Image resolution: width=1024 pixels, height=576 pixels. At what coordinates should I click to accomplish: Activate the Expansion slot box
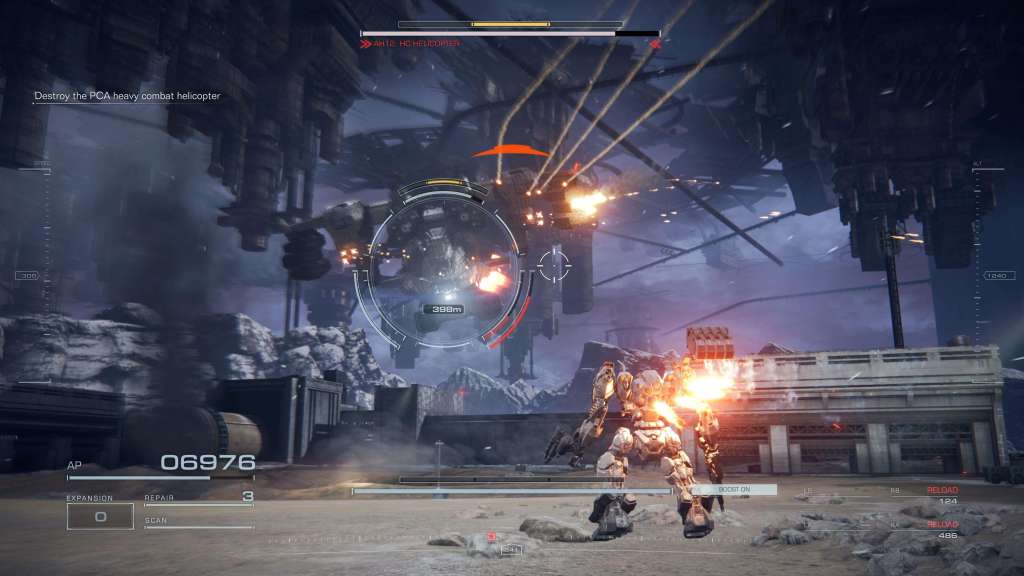(100, 516)
